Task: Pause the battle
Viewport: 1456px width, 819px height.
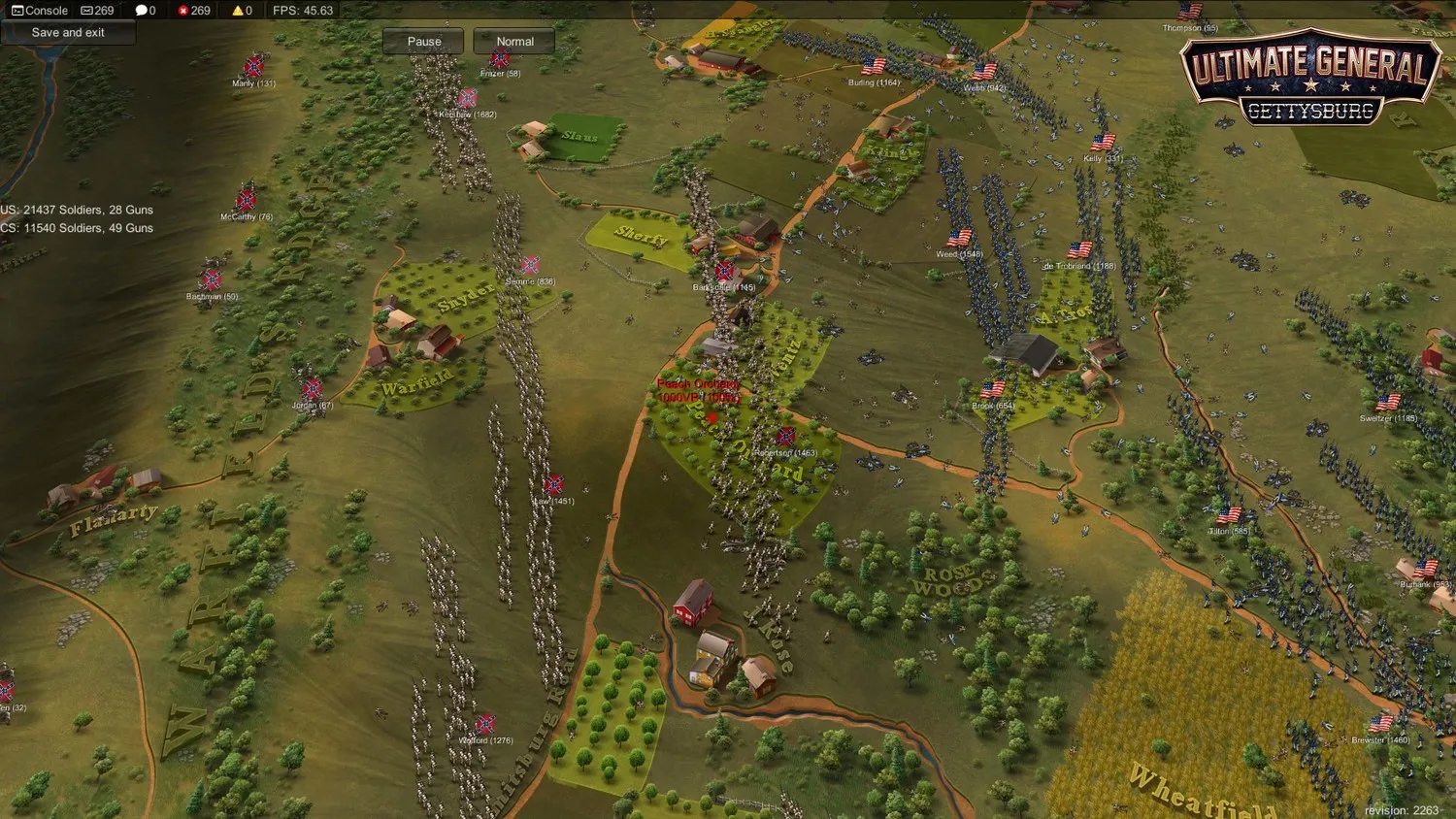Action: pos(422,41)
